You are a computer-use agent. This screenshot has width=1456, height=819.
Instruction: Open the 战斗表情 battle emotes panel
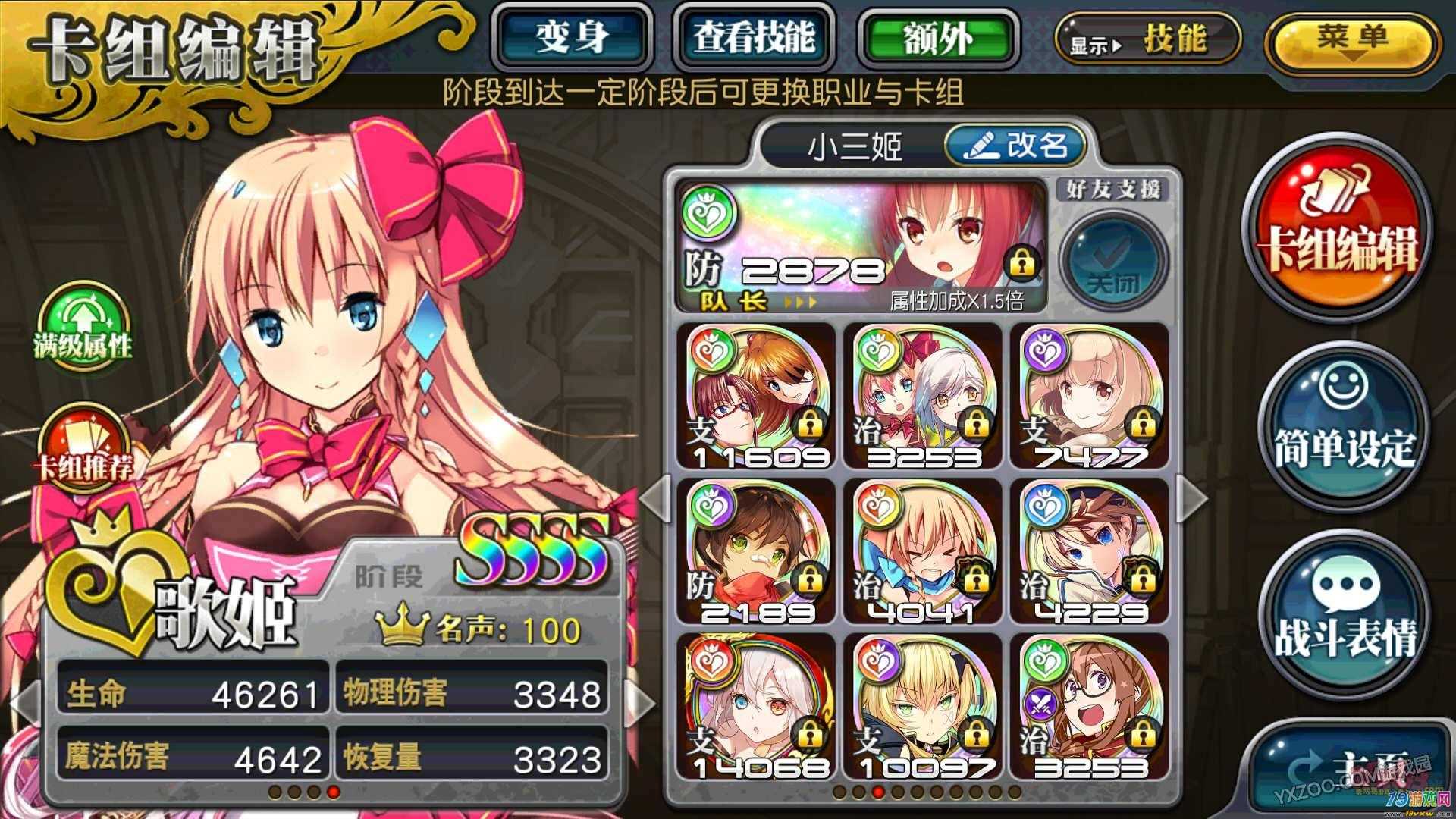[1348, 607]
